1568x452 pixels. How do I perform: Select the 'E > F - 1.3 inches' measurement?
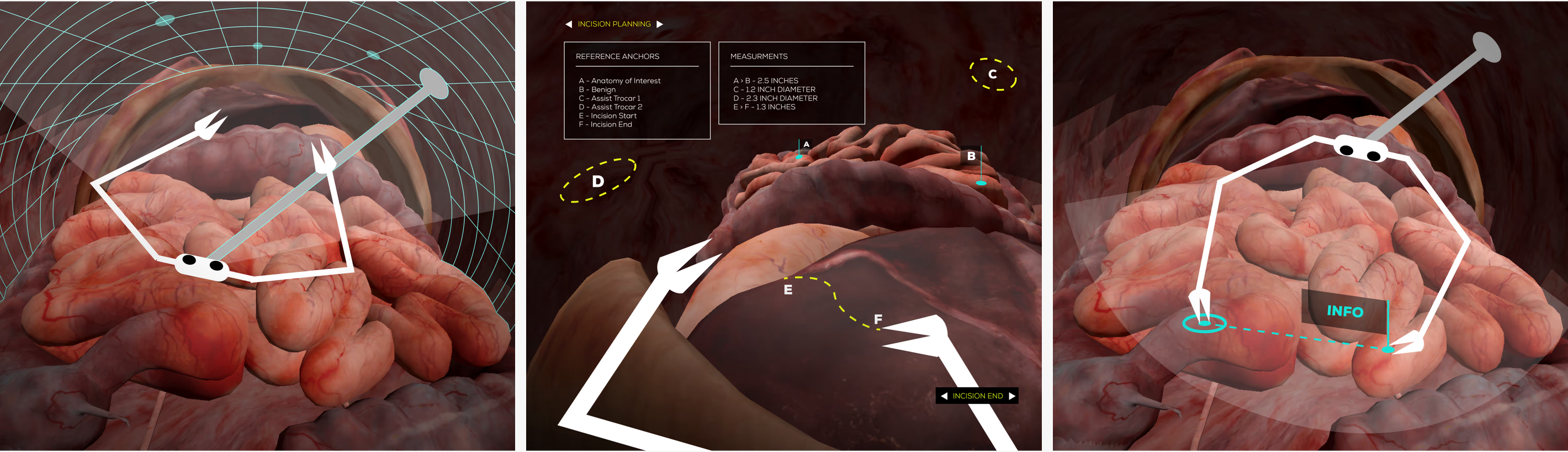pyautogui.click(x=764, y=107)
